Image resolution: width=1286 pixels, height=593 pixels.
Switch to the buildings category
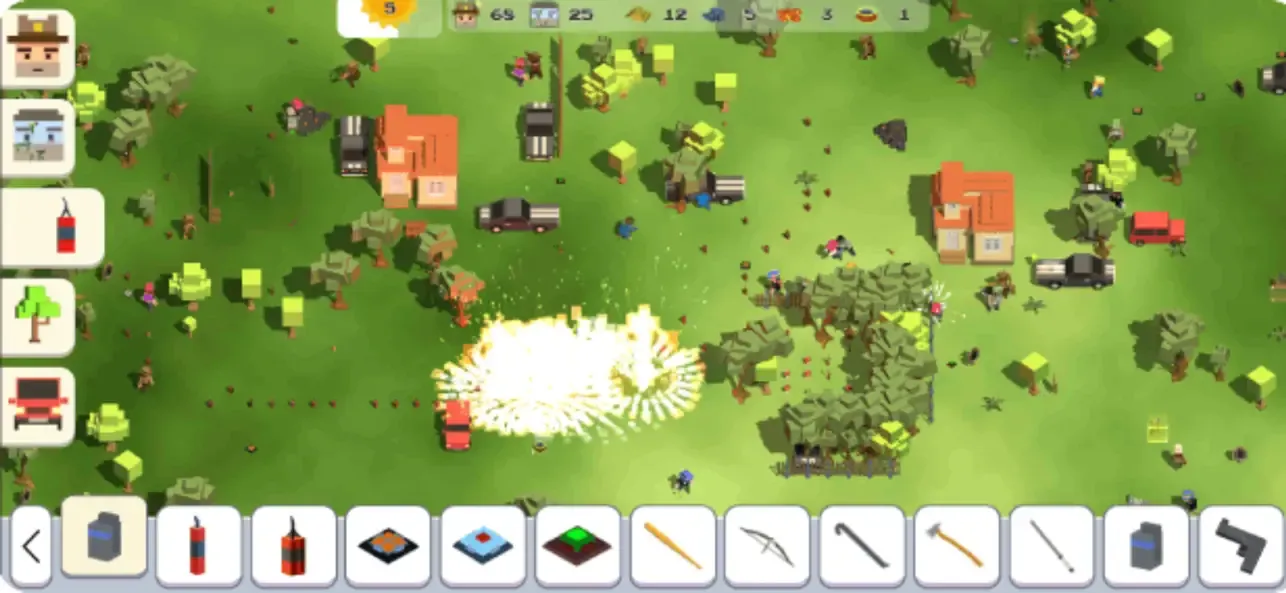click(x=38, y=138)
